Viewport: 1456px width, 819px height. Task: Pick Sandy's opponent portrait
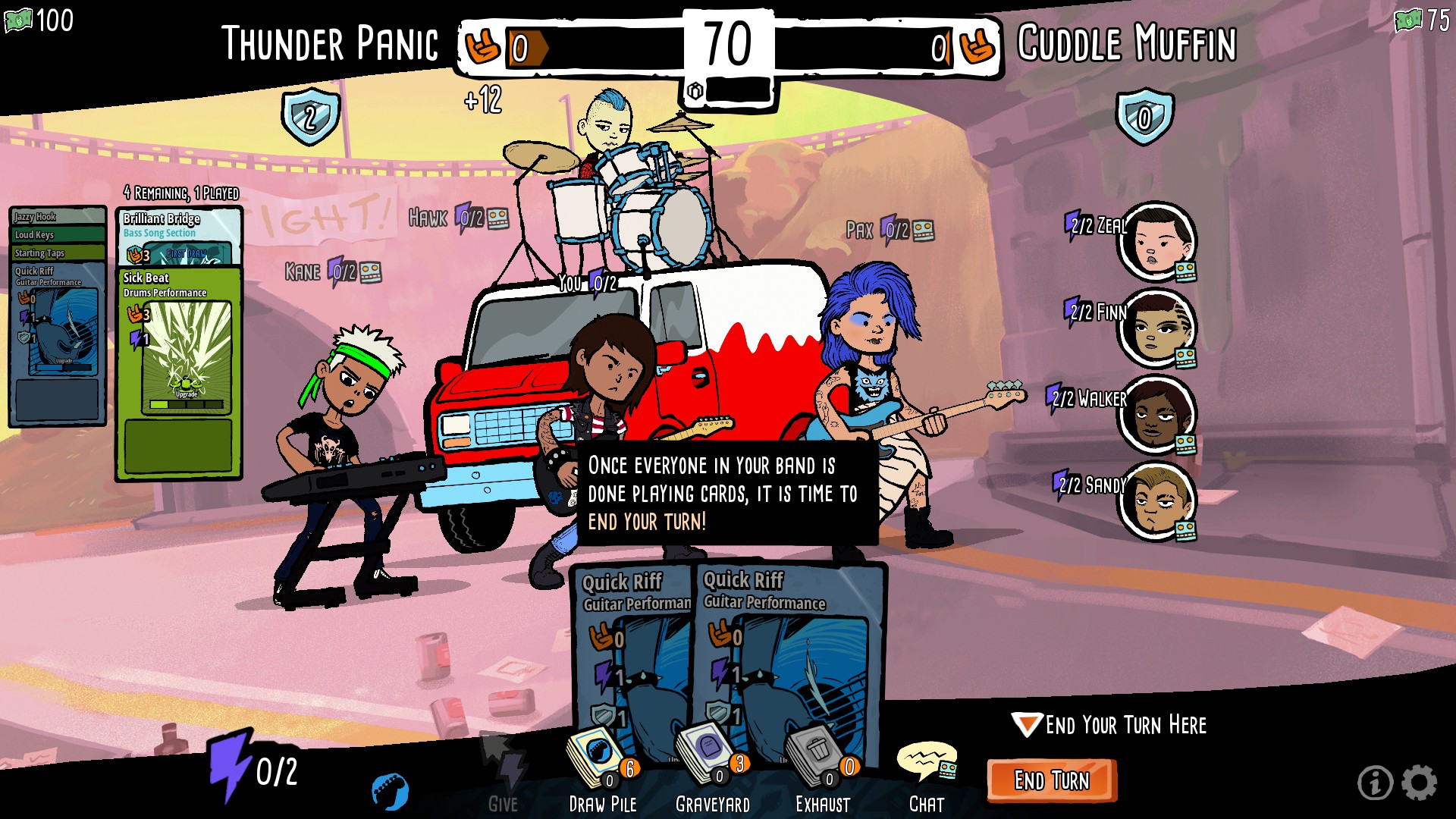click(1156, 502)
